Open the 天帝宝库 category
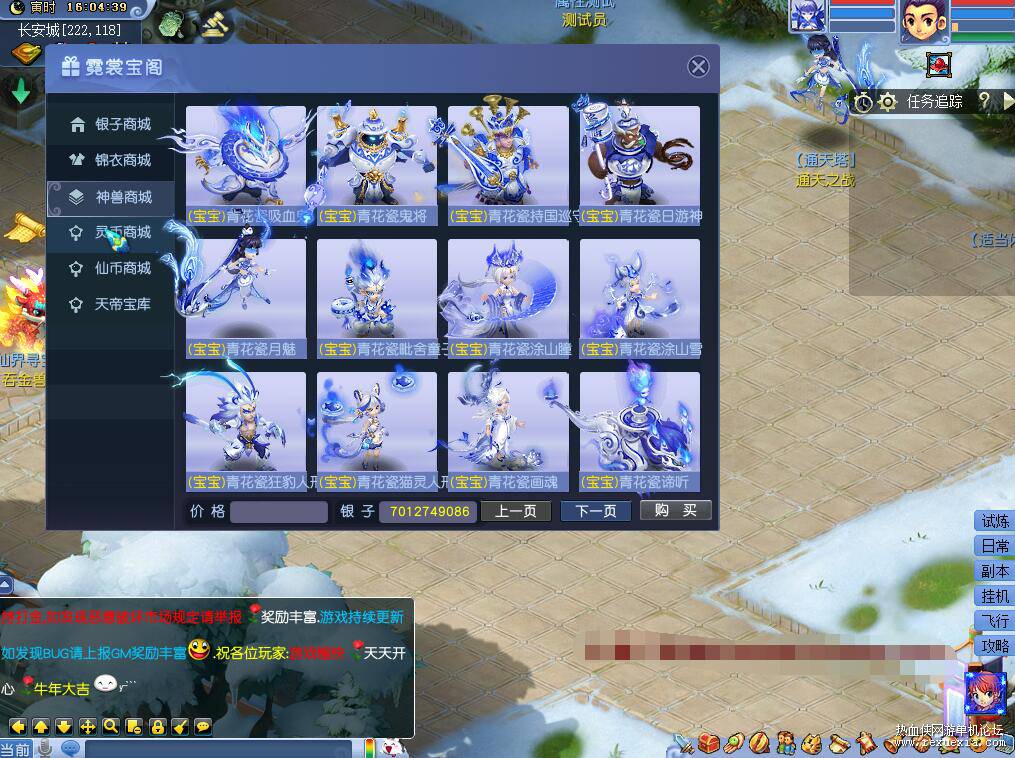 (x=111, y=304)
